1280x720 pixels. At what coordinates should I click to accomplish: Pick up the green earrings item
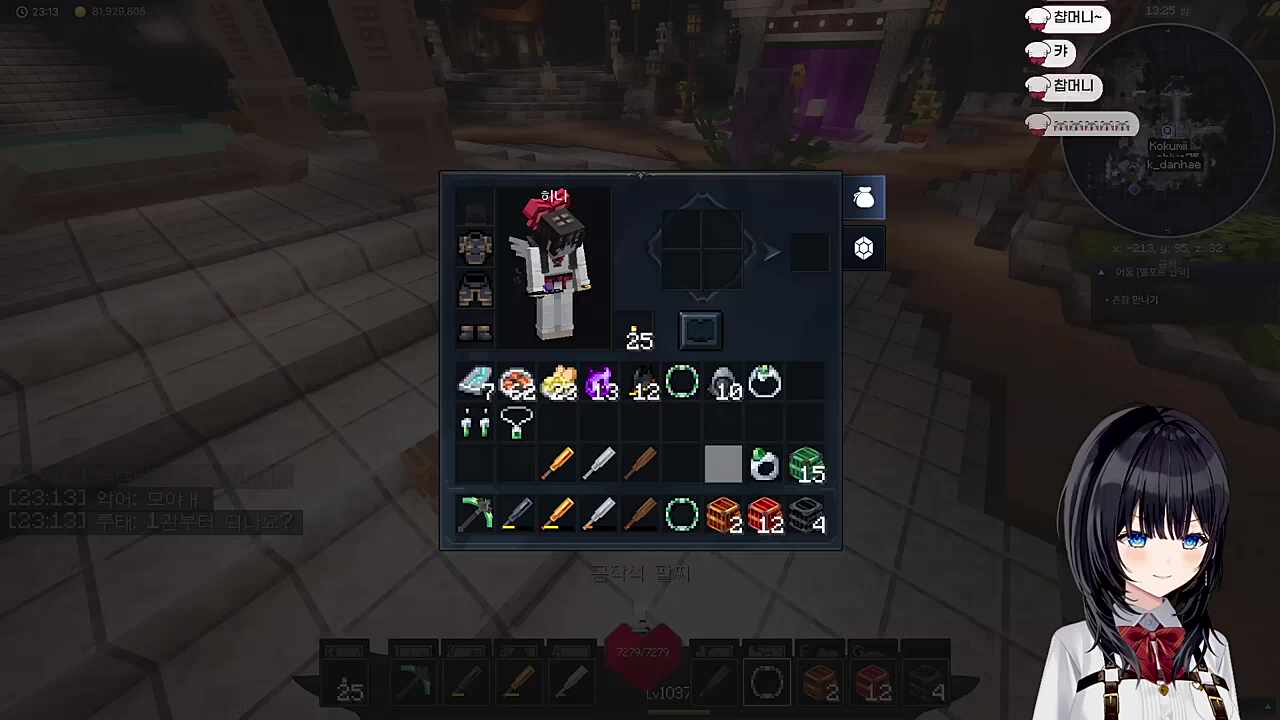475,424
